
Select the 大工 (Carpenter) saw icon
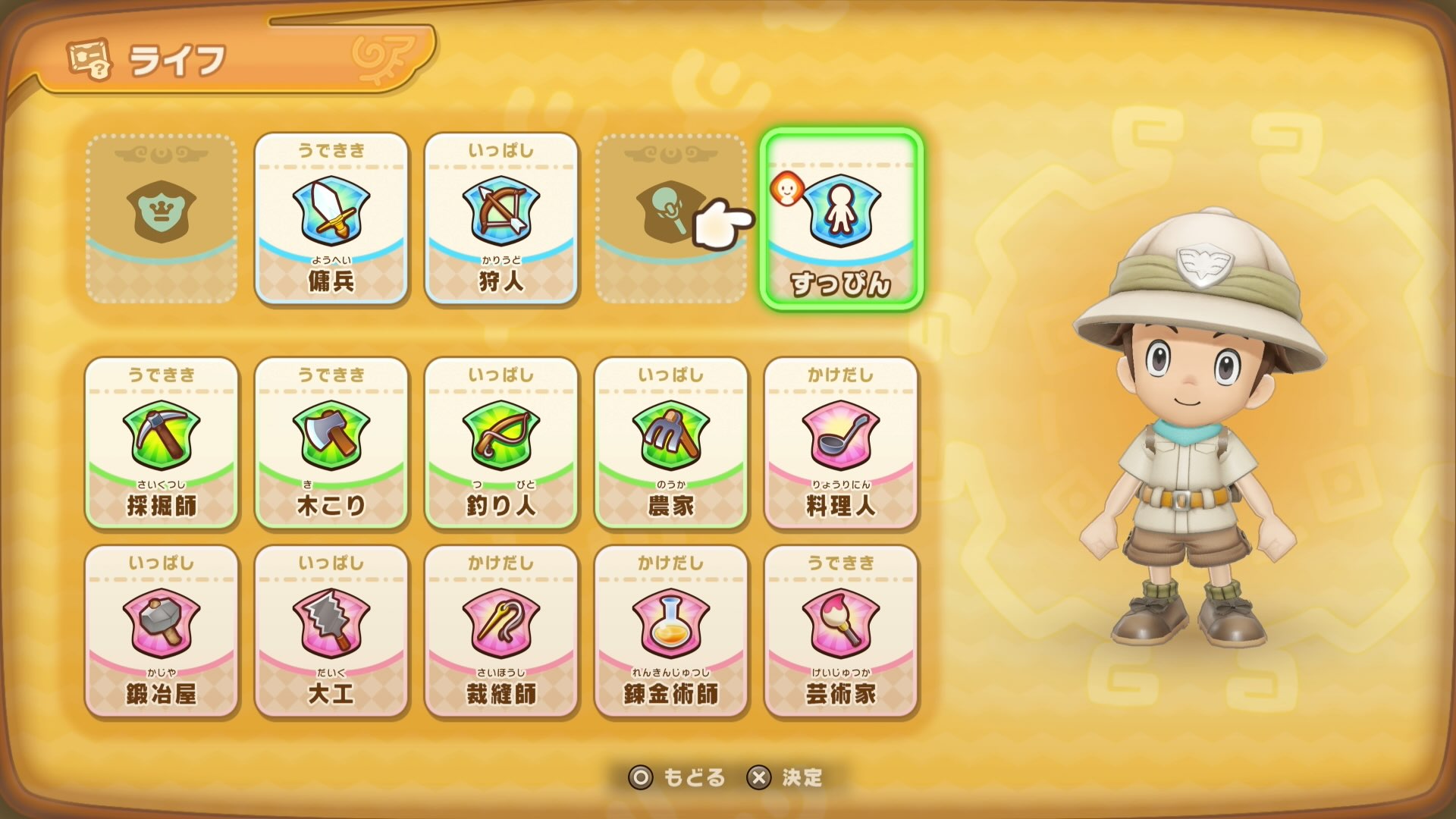click(x=331, y=629)
